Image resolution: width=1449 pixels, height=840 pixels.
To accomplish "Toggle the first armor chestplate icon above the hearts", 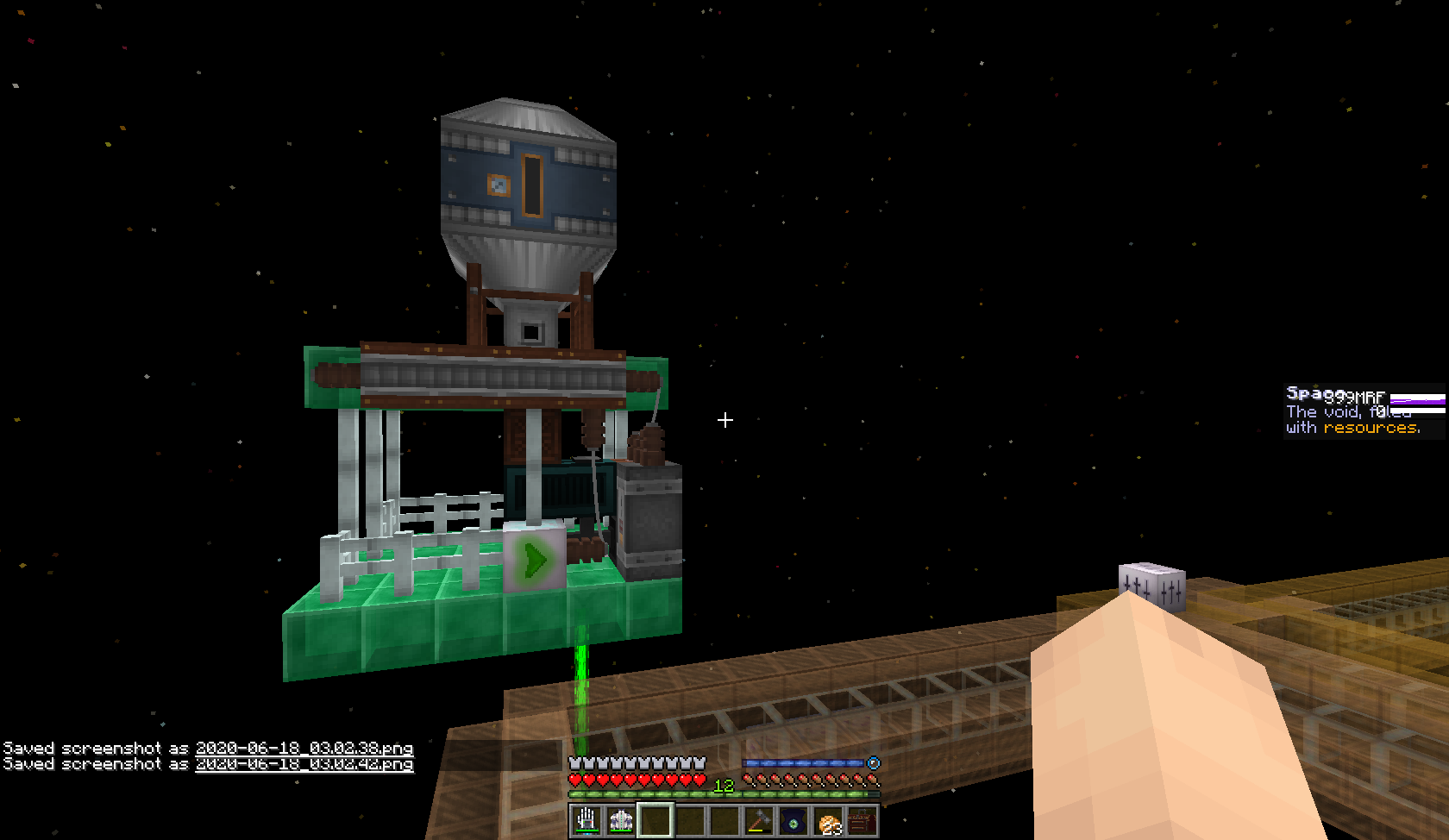I will pos(574,761).
